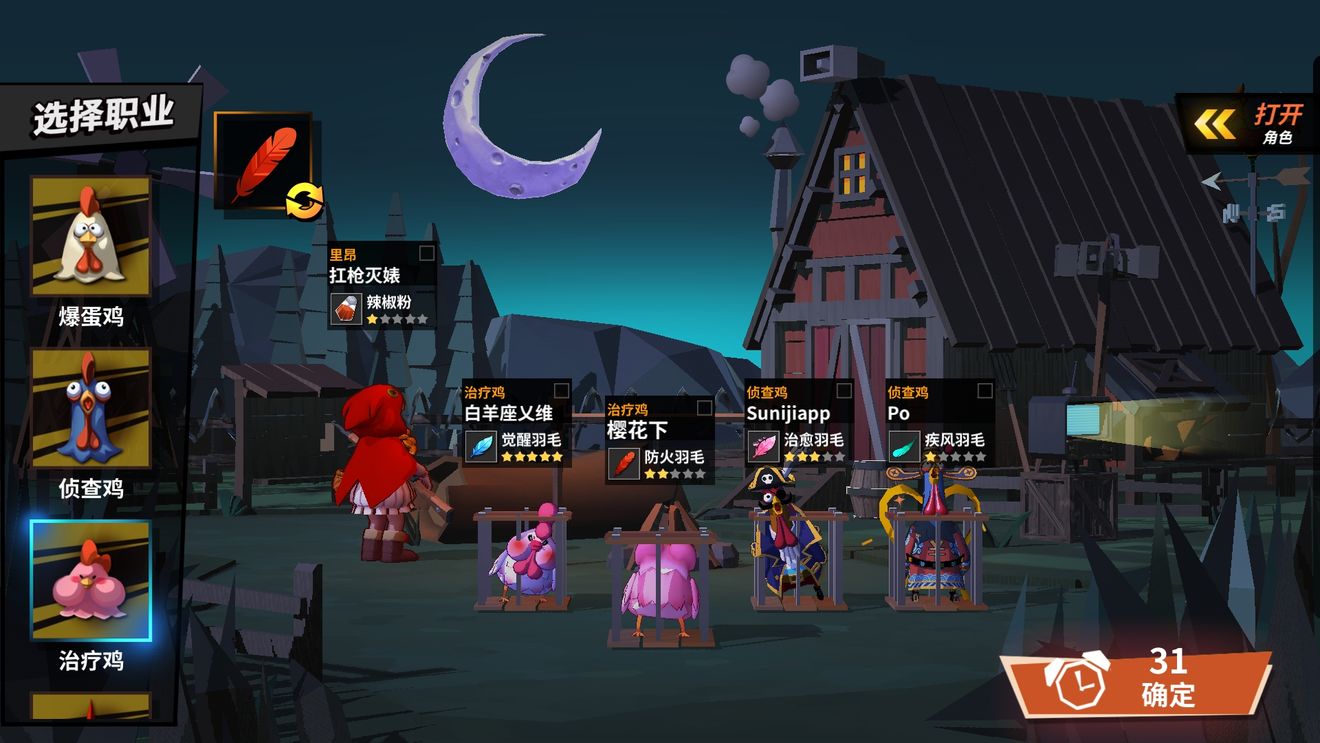The image size is (1320, 743).
Task: Pick the 治疗鸡 pink chicken class
Action: pos(90,580)
